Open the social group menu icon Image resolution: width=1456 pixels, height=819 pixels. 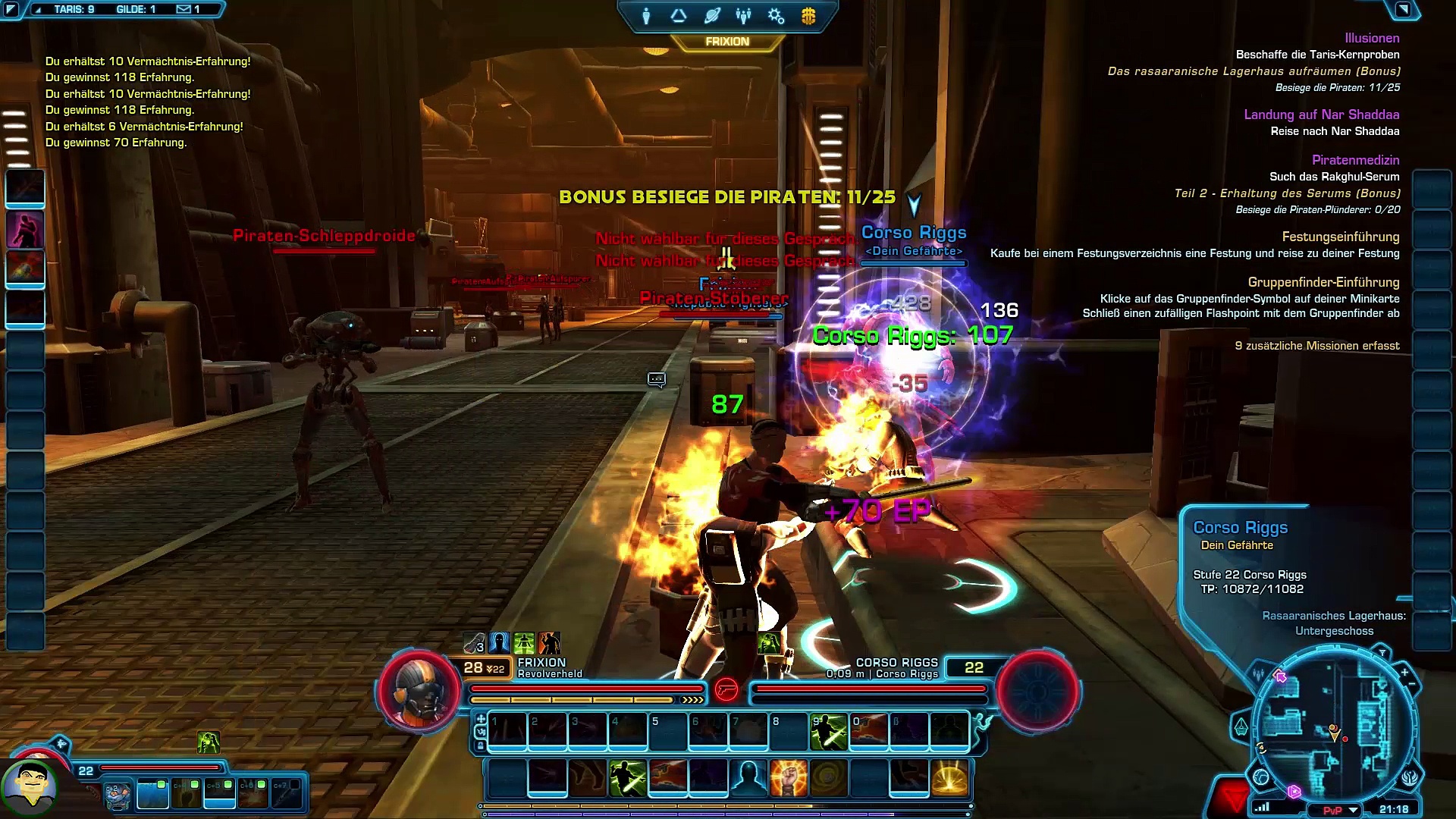pos(743,16)
